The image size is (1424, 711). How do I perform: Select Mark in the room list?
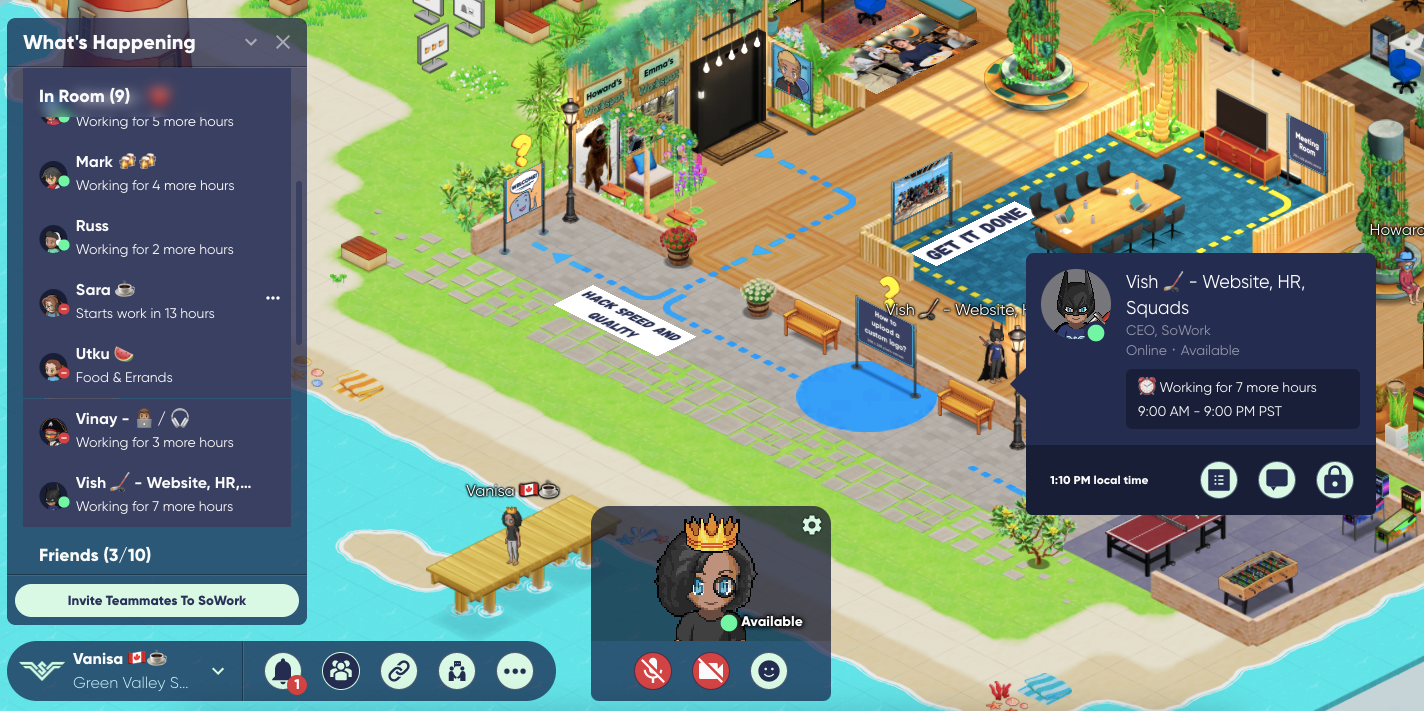(x=155, y=173)
